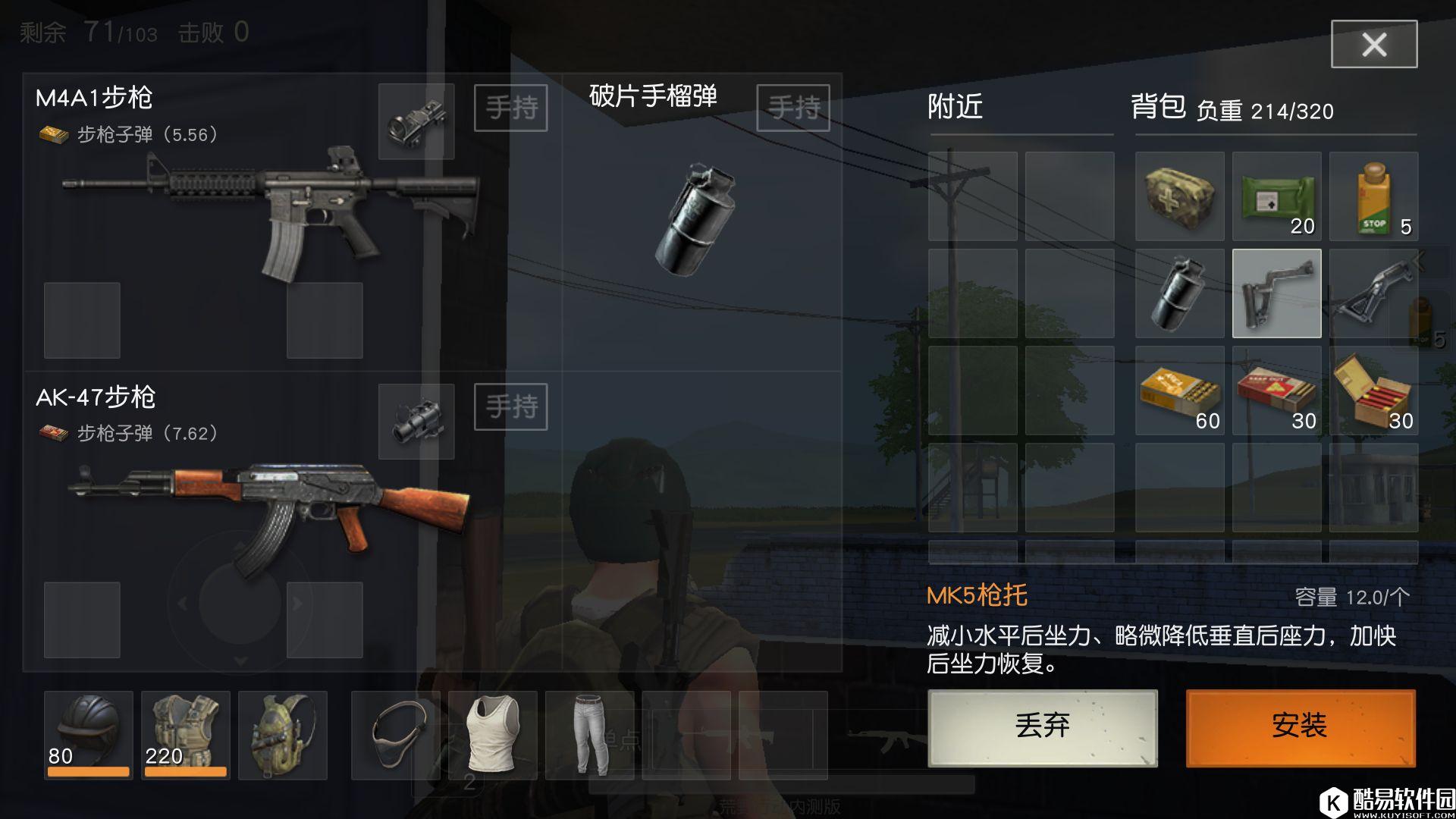The height and width of the screenshot is (819, 1456).
Task: Select the 7.62 ammo stack of 30
Action: [x=1276, y=393]
